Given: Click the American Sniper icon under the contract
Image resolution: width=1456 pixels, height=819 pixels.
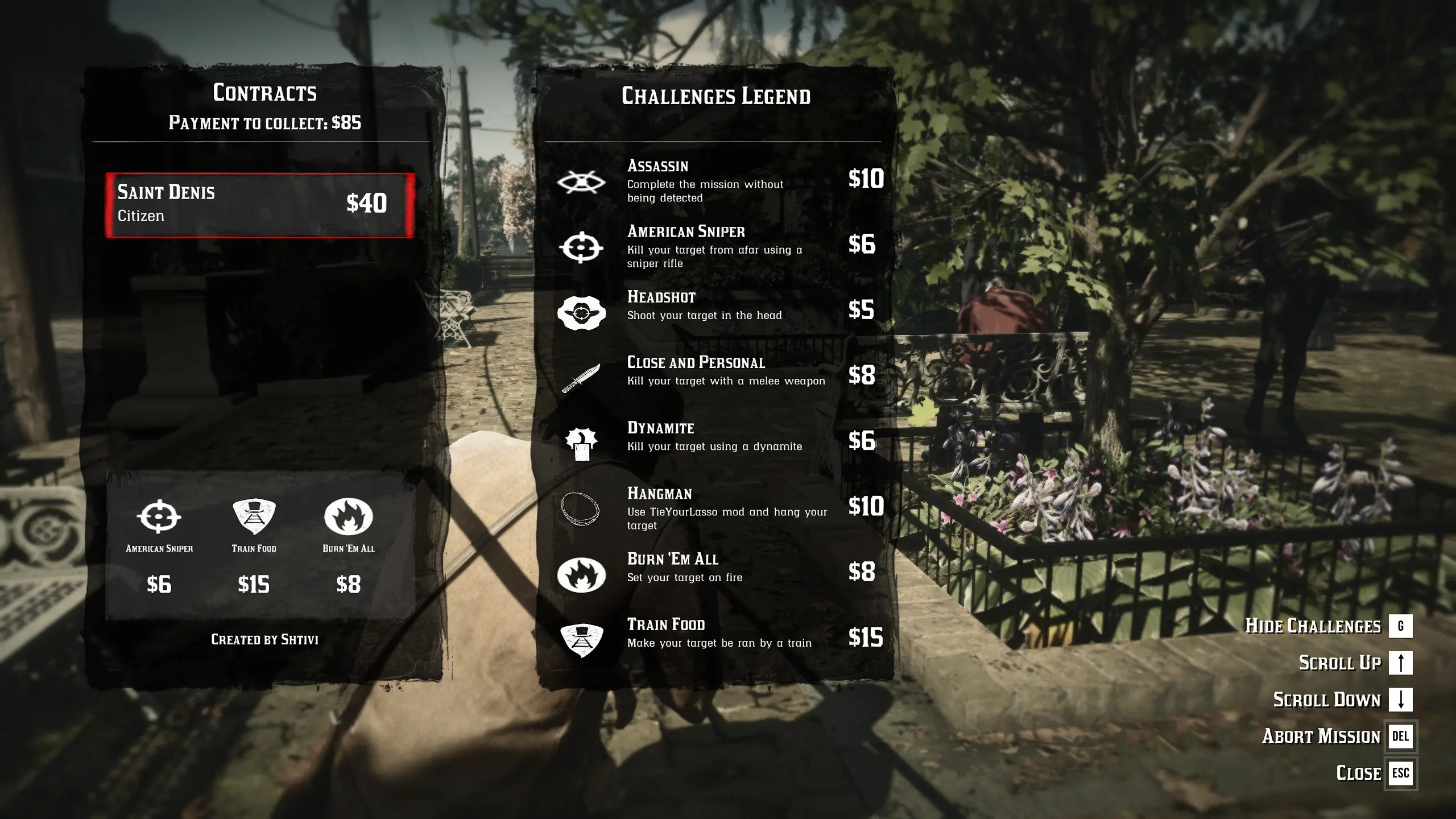Looking at the screenshot, I should [159, 517].
